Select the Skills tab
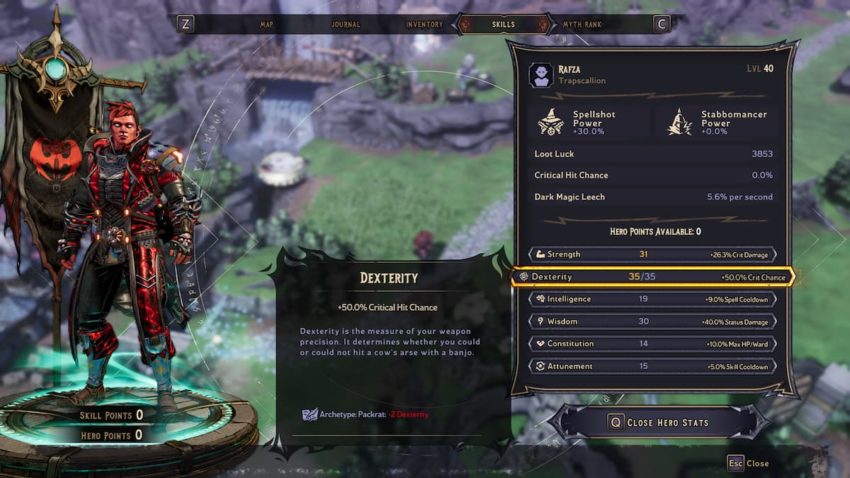The height and width of the screenshot is (478, 850). (x=504, y=24)
